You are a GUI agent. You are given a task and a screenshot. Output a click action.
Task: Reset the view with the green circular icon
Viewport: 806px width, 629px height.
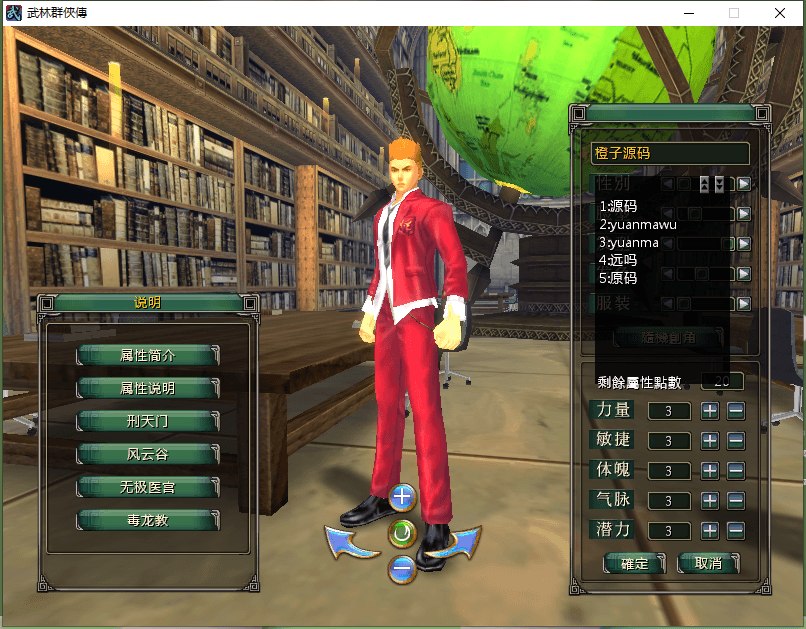pyautogui.click(x=402, y=534)
